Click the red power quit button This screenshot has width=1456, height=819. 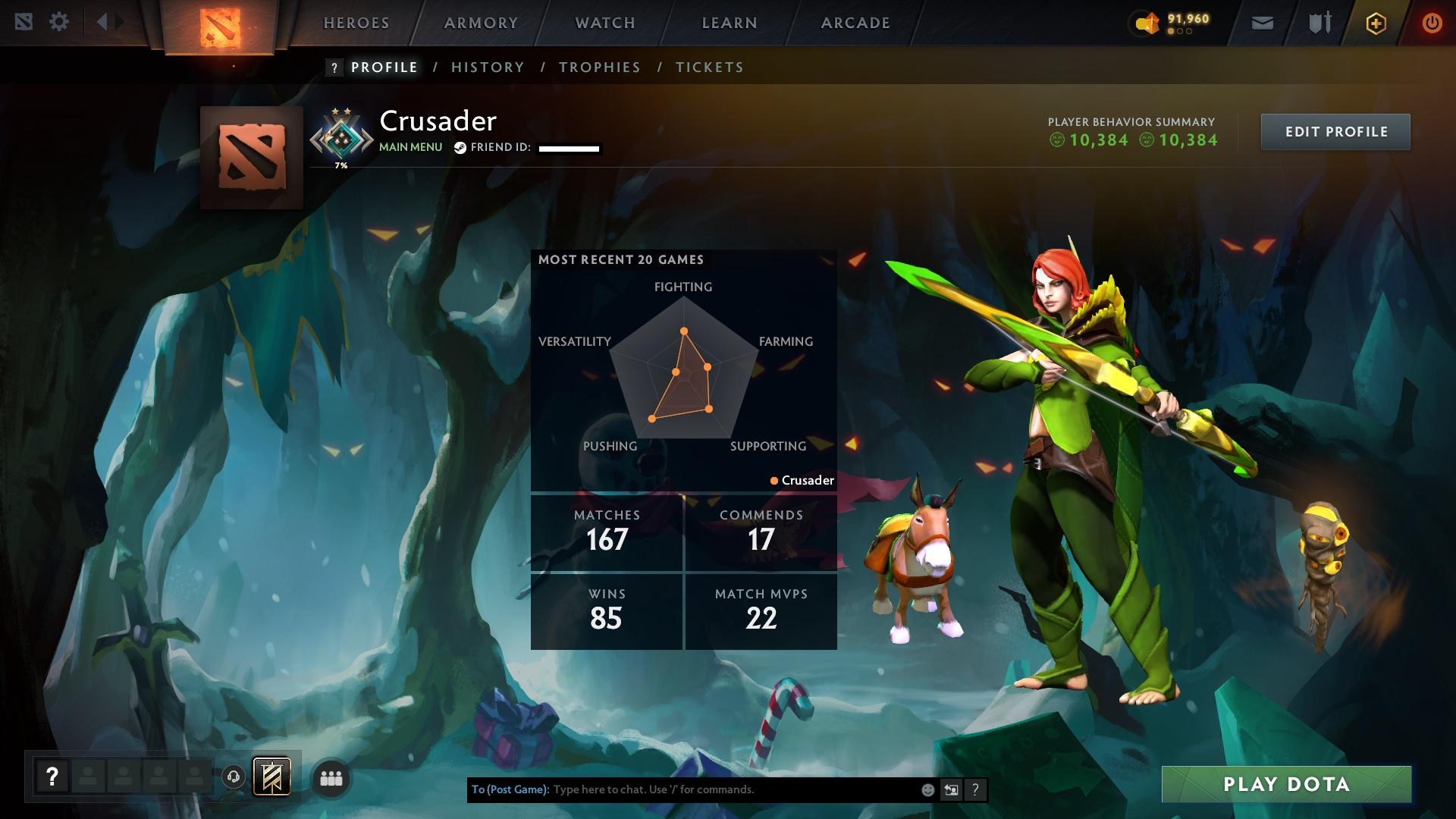[x=1432, y=24]
